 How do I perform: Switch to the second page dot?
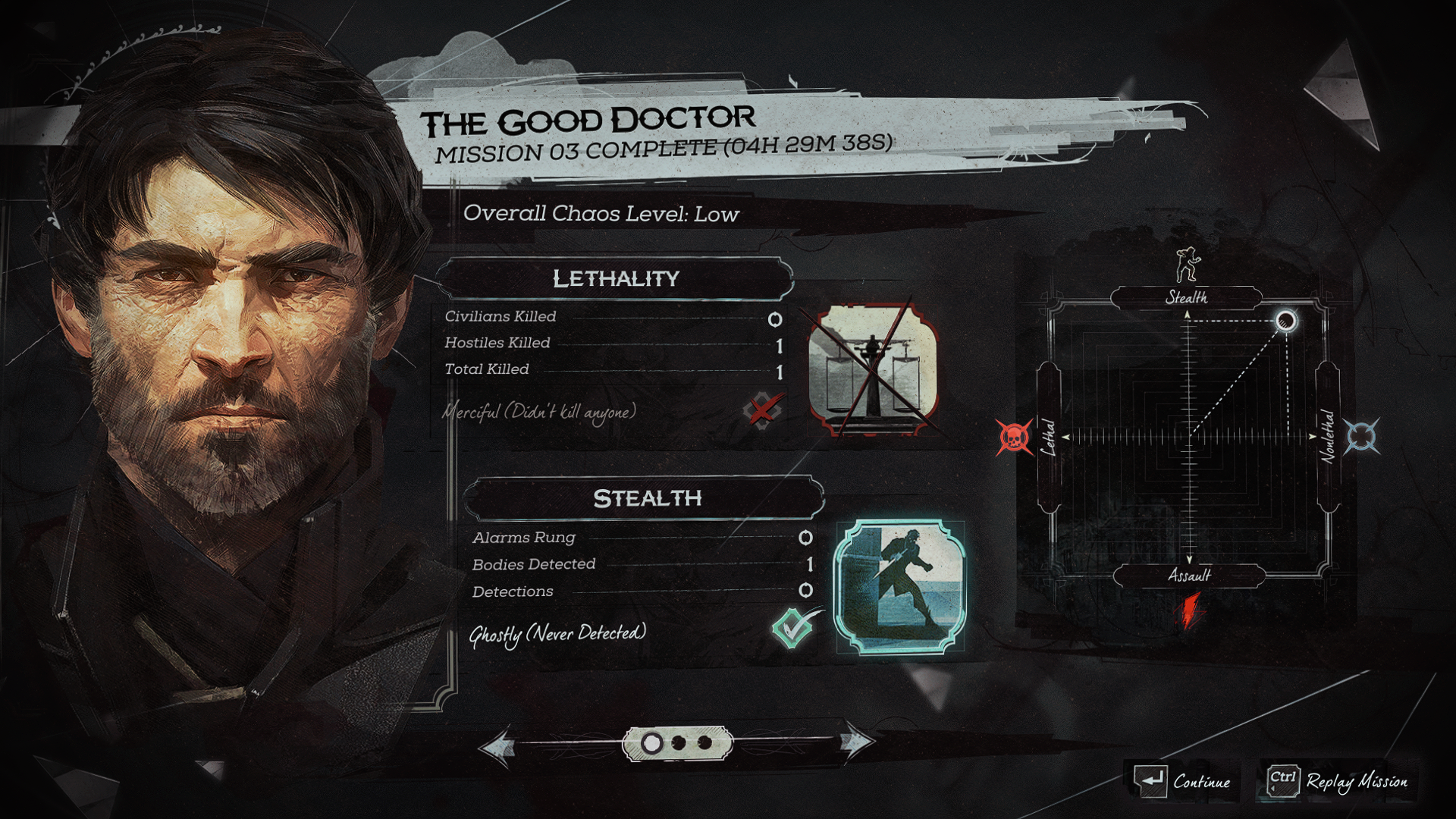pyautogui.click(x=679, y=743)
